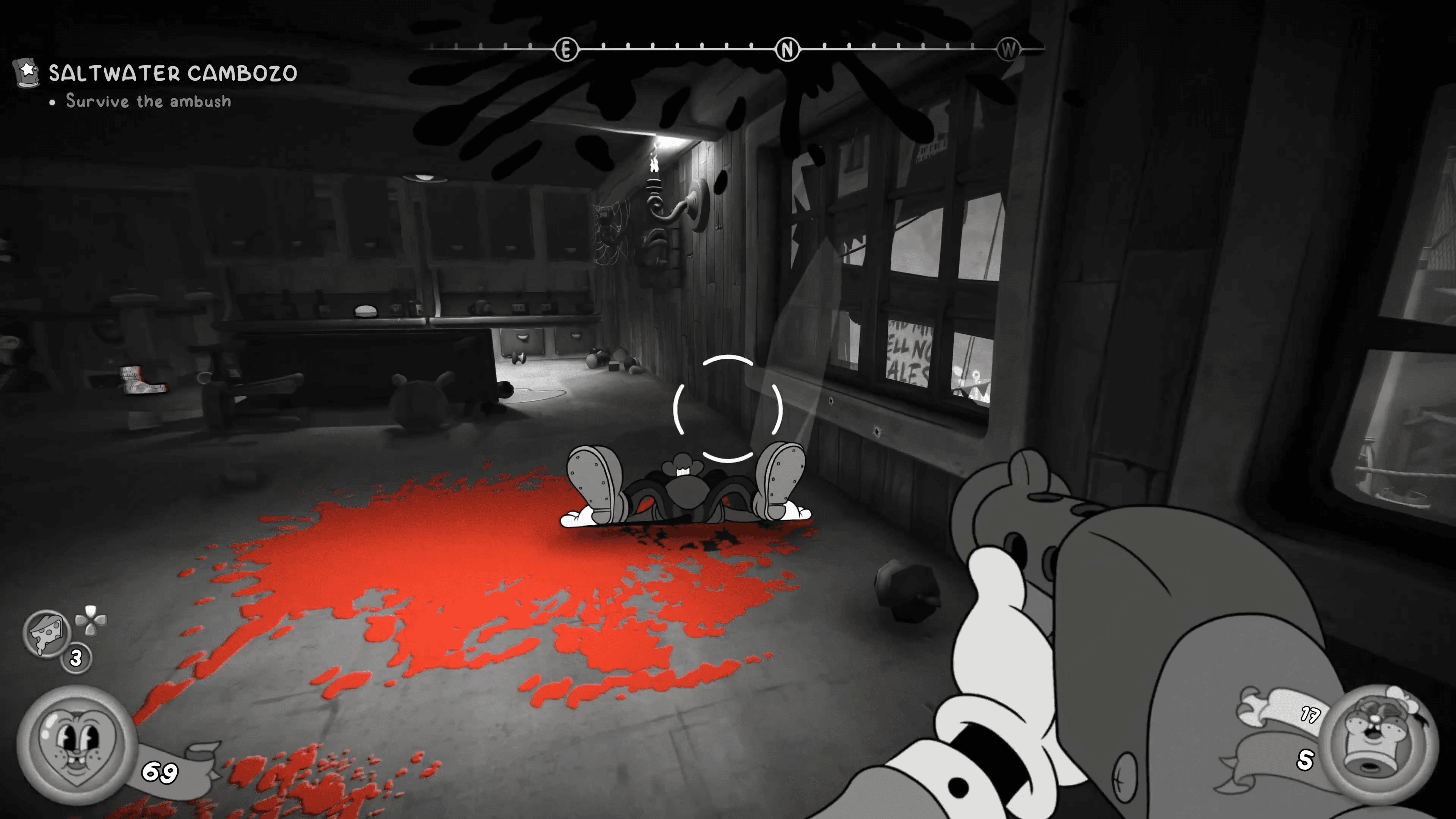
Task: Toggle the SALTWATER CAMBOZO quest tracker
Action: pyautogui.click(x=173, y=73)
